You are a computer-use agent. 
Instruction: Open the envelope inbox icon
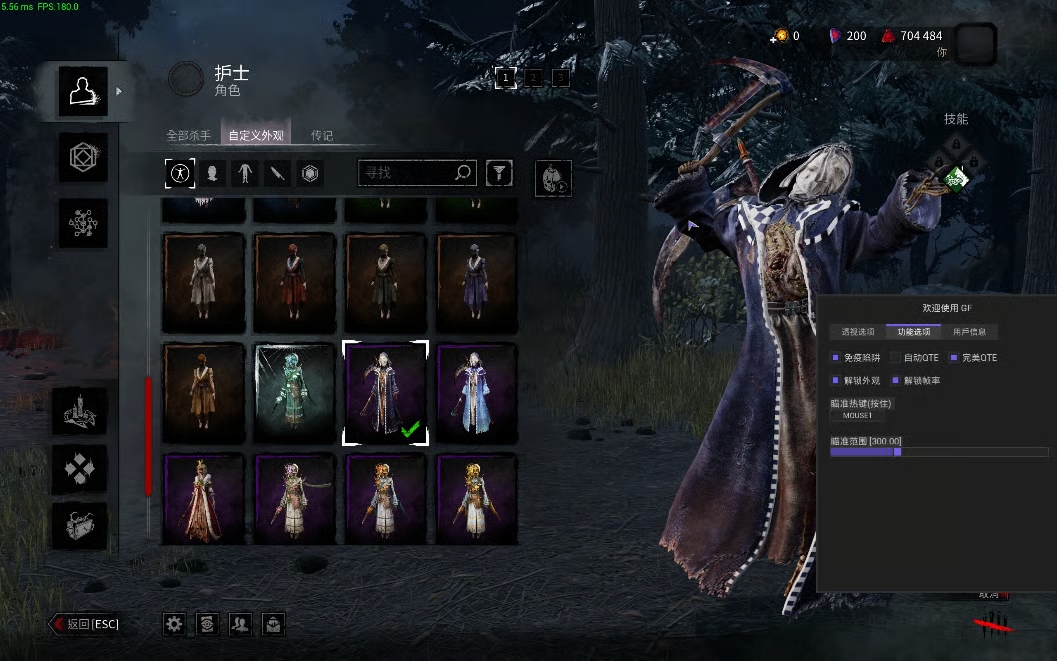(273, 624)
